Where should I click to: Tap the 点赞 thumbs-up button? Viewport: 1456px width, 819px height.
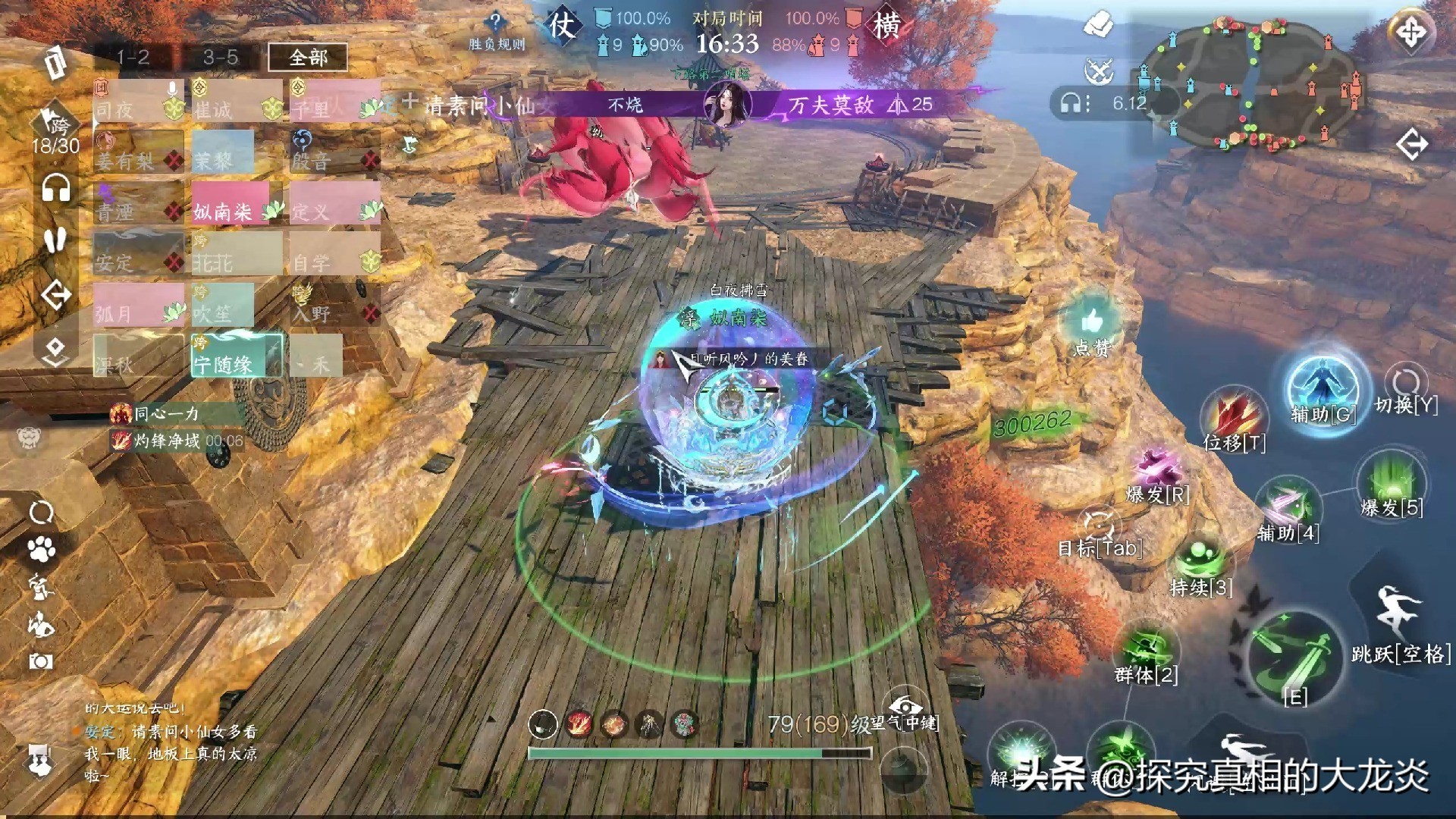coord(1092,325)
